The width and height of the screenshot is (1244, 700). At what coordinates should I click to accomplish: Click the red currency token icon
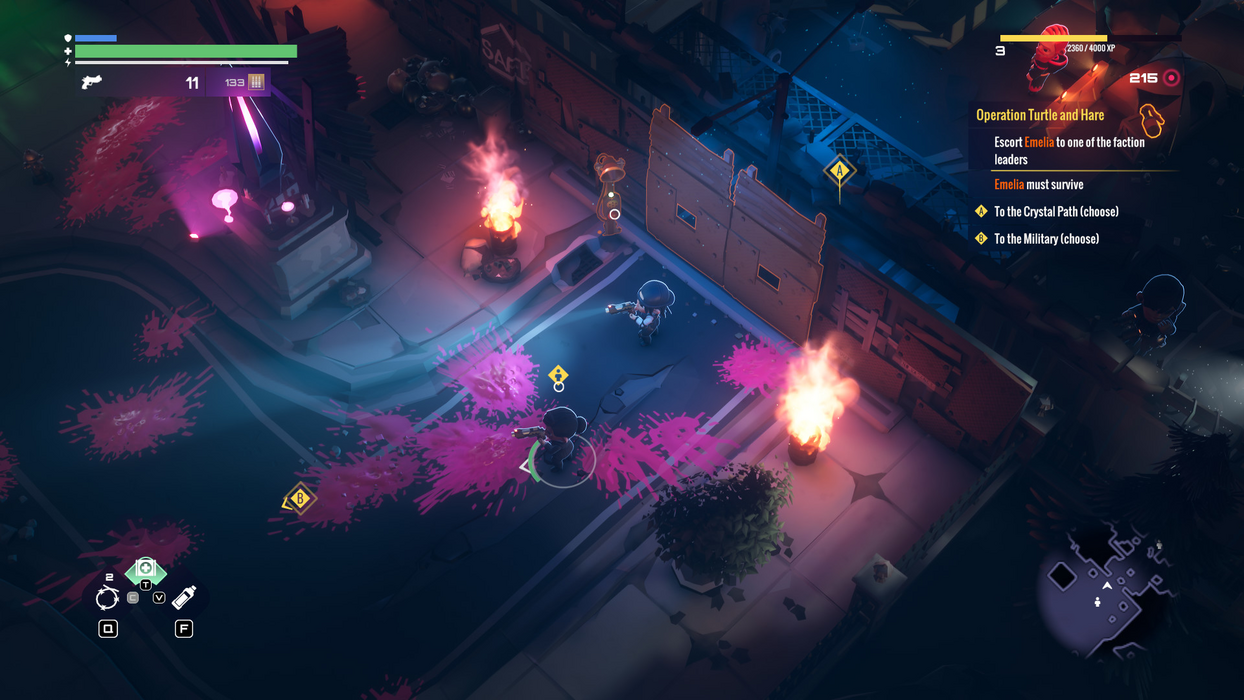point(1171,78)
